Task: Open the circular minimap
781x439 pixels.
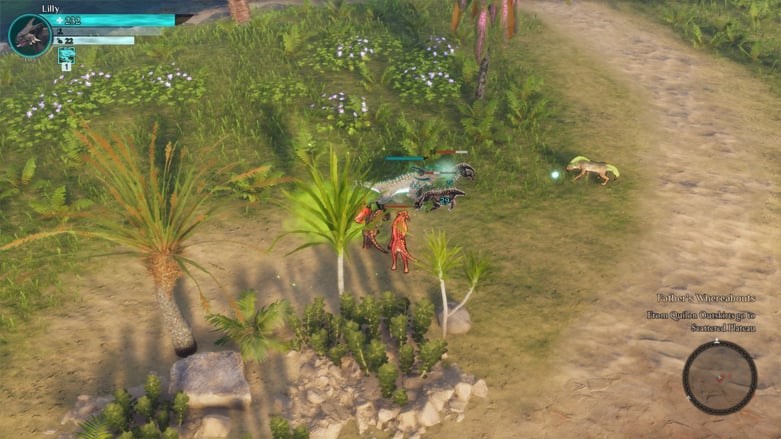Action: coord(719,377)
